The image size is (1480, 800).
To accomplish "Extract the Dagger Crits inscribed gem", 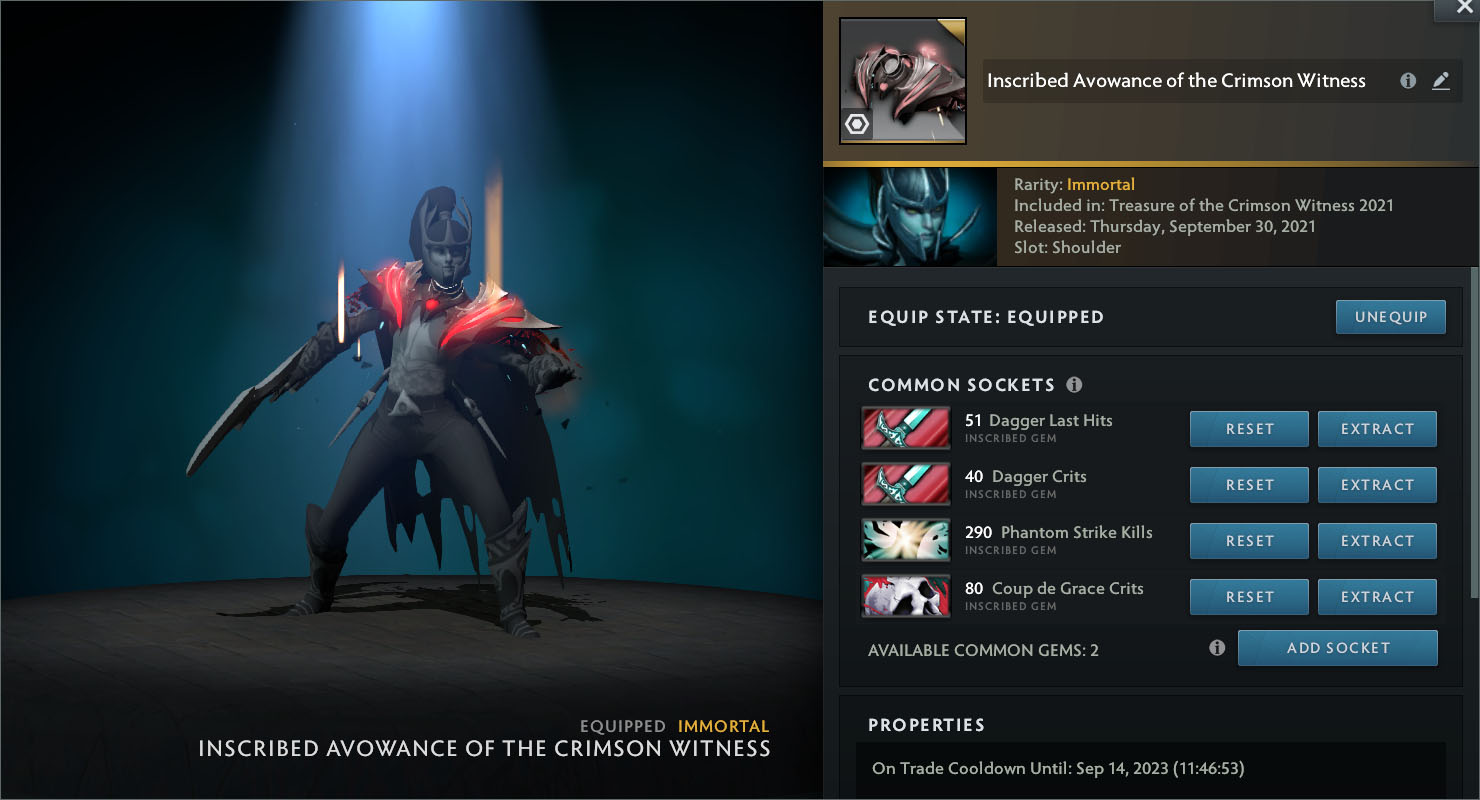I will tap(1377, 485).
